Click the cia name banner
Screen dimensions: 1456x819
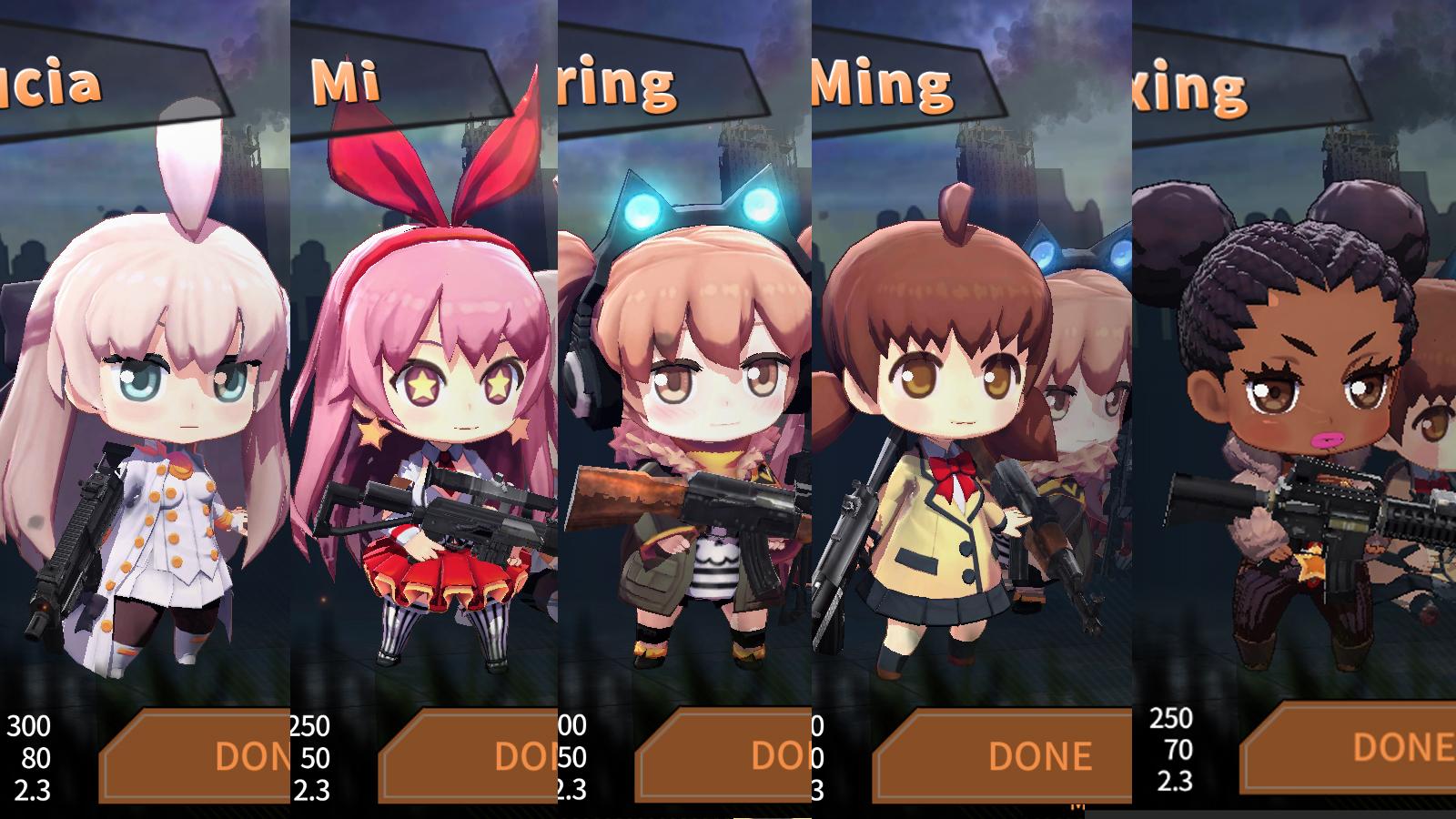point(50,86)
